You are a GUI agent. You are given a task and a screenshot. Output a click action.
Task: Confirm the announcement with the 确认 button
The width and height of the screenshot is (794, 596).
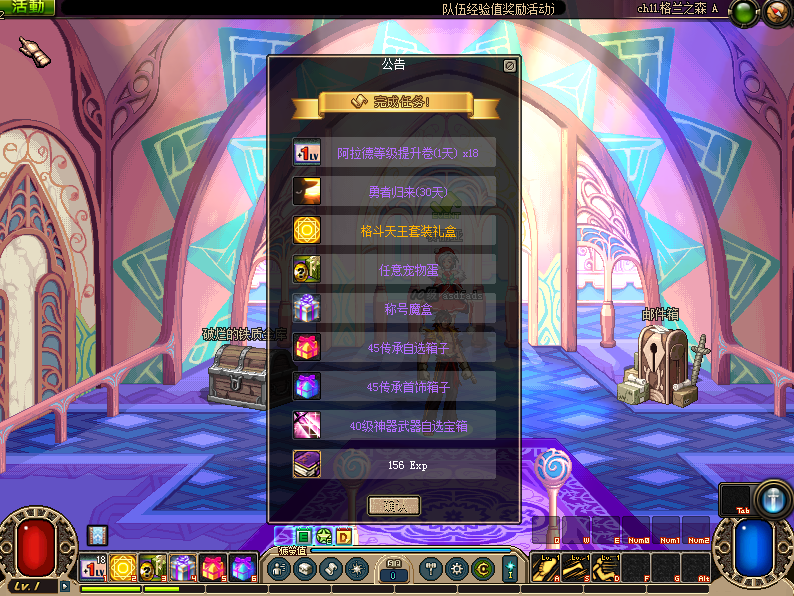393,505
